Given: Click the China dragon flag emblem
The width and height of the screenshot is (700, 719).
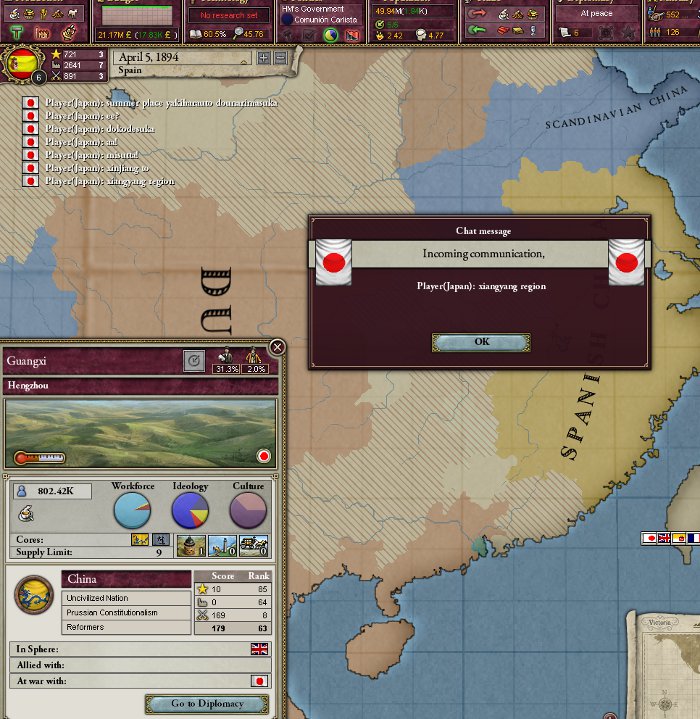Looking at the screenshot, I should [34, 596].
